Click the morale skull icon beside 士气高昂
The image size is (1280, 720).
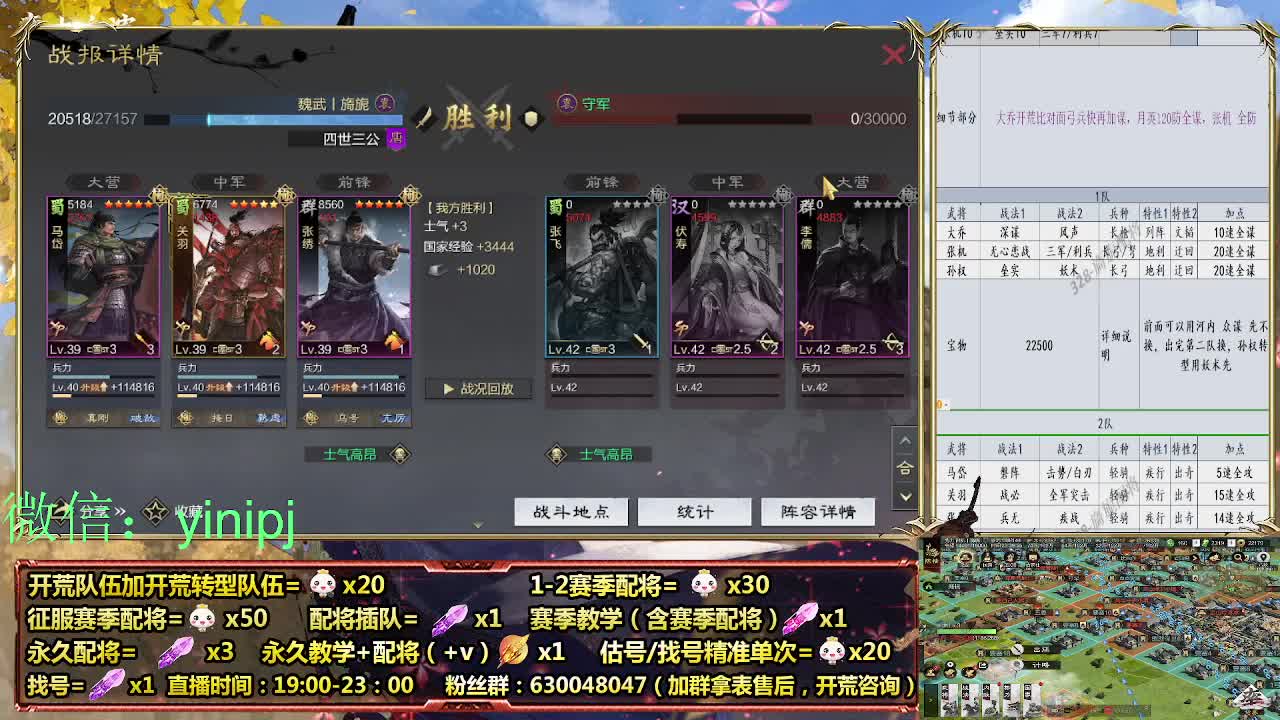(x=399, y=454)
